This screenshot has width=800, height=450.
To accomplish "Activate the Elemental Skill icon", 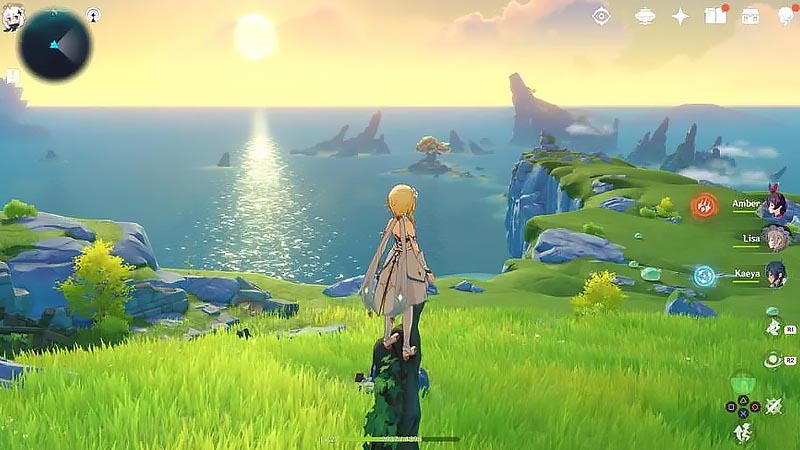I will pyautogui.click(x=773, y=328).
